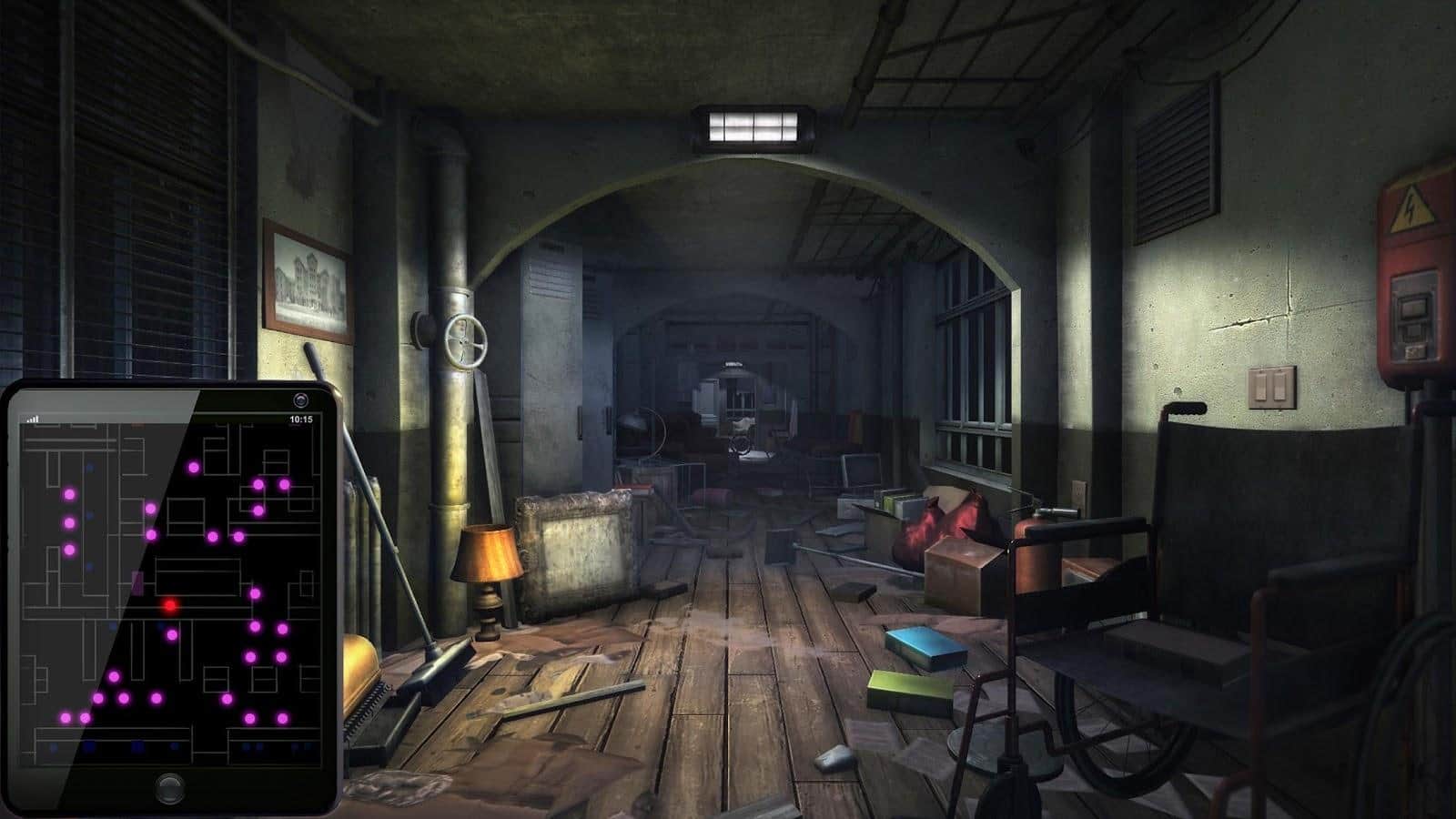Tap the signal strength icon on the tablet
Image resolution: width=1456 pixels, height=819 pixels.
(33, 417)
